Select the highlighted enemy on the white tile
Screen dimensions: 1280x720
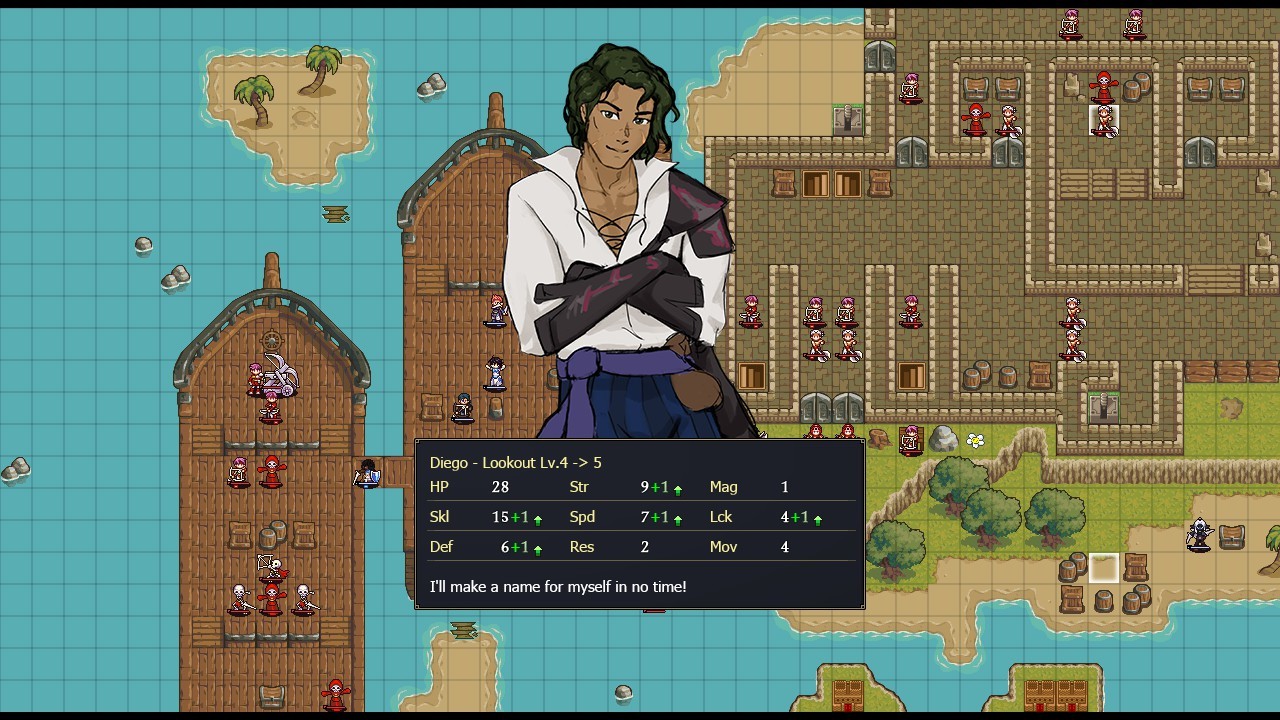click(x=1103, y=121)
